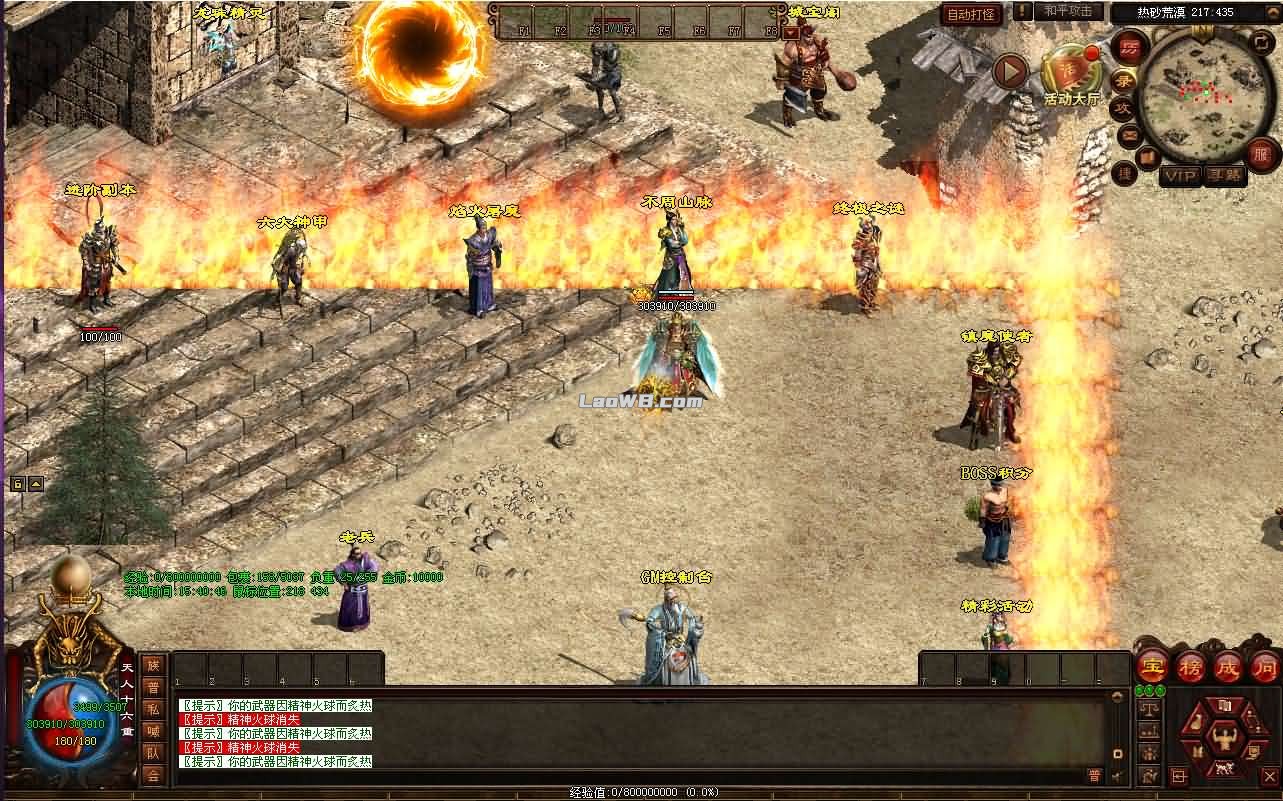
Task: Select the 录 round button beside minimap
Action: click(1125, 79)
